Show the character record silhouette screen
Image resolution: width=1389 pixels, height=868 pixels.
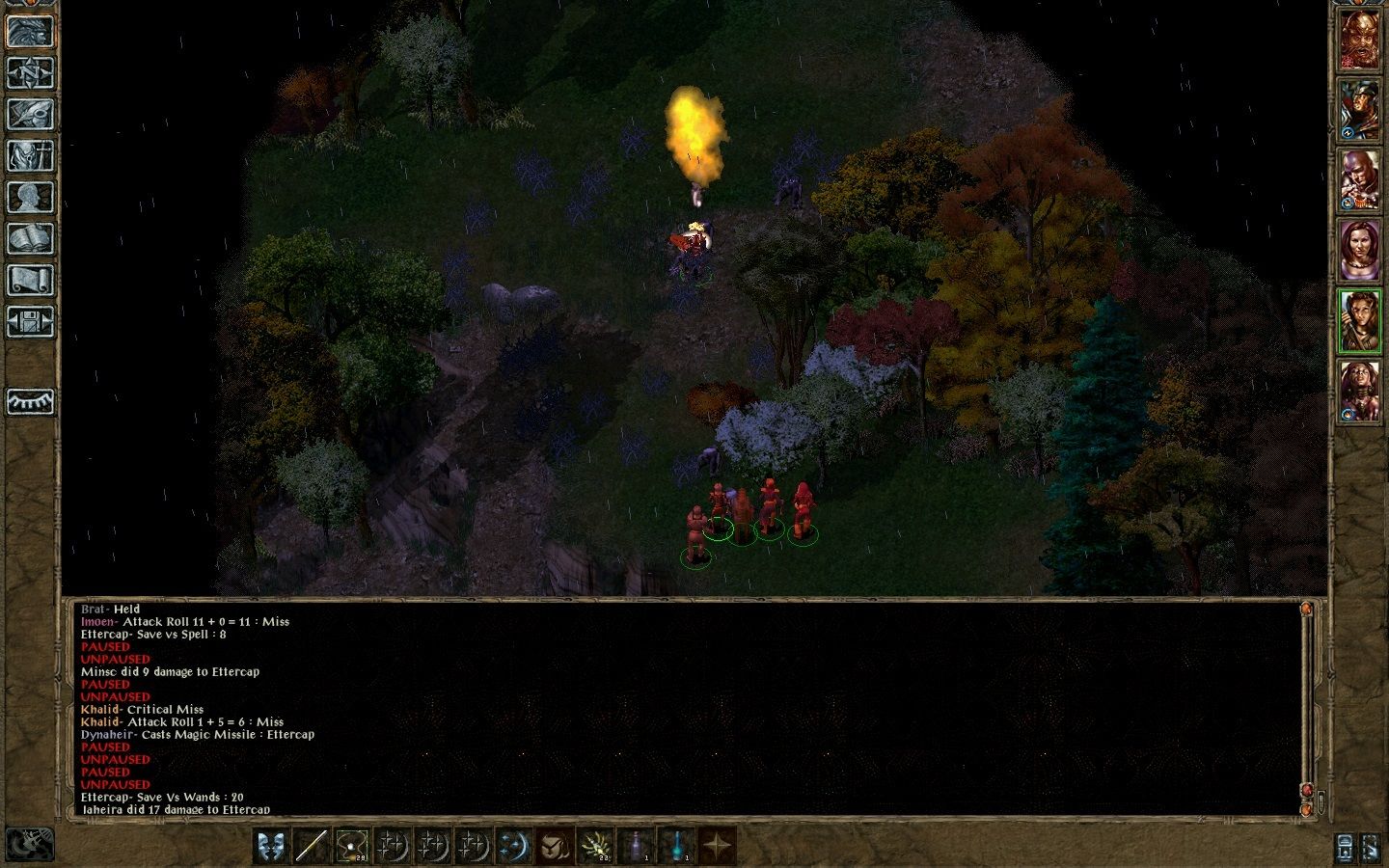(30, 197)
